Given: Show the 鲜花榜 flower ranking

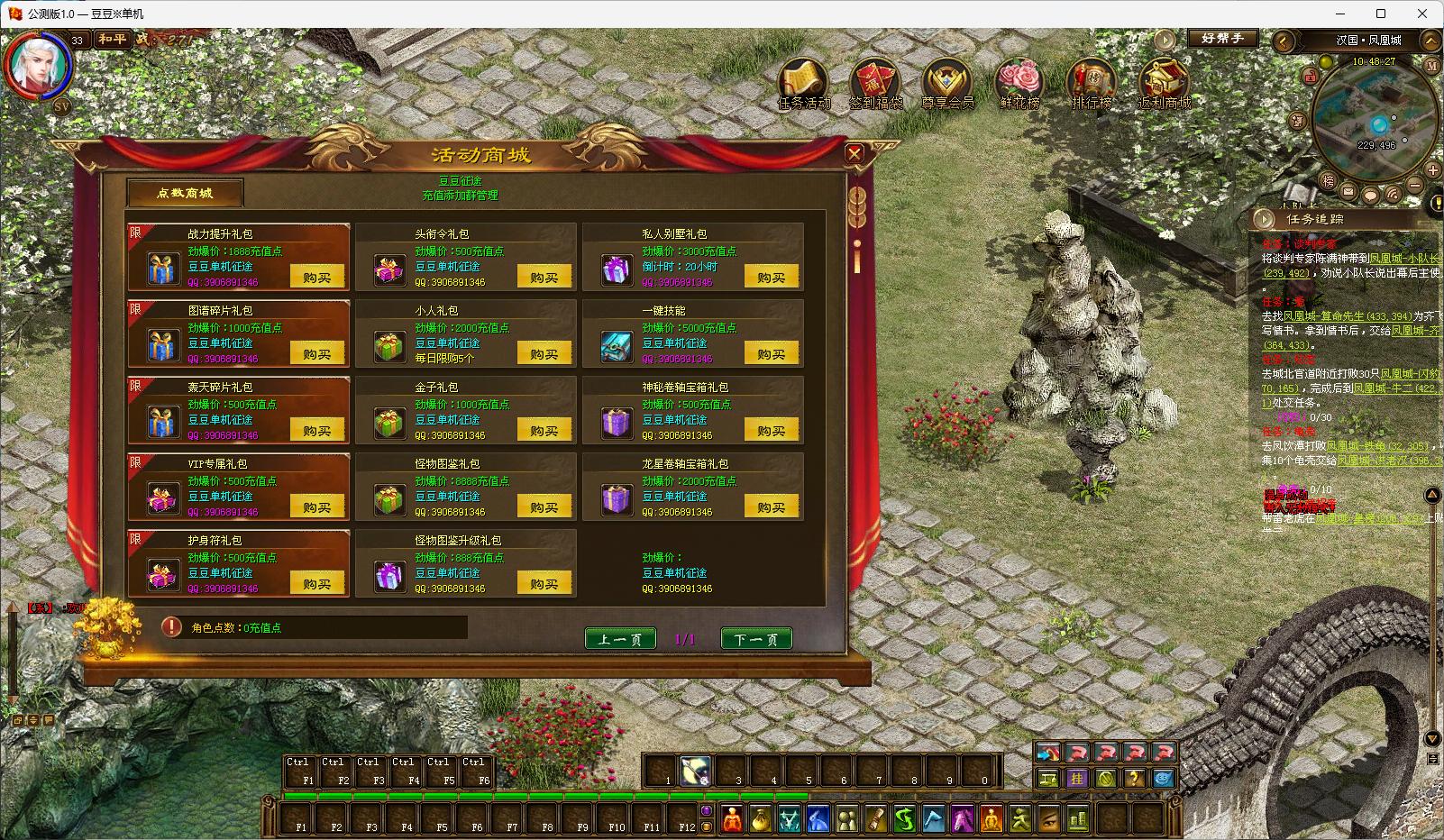Looking at the screenshot, I should click(x=1019, y=84).
